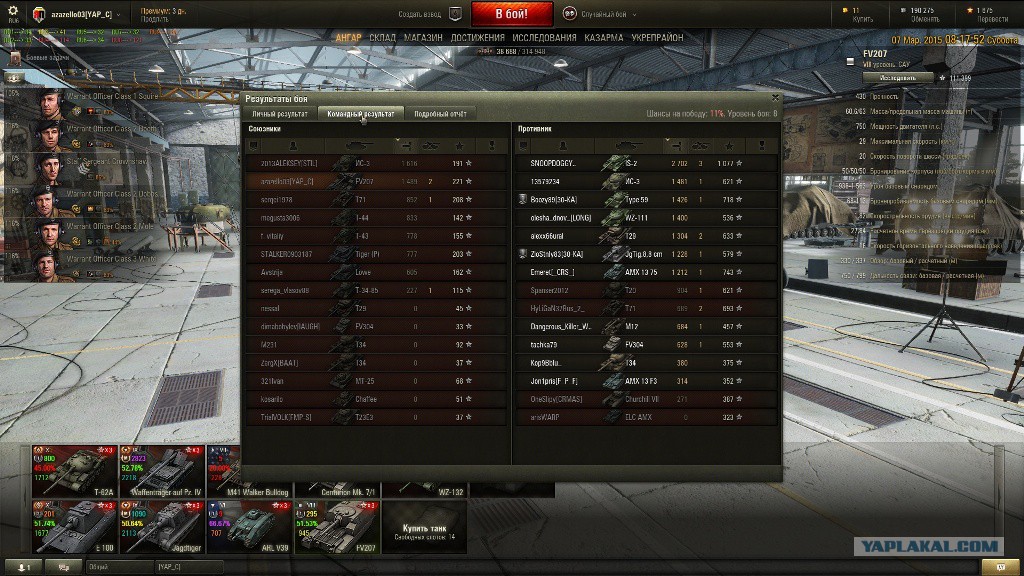Viewport: 1024px width, 576px height.
Task: Choose the E 100 tank in carousel
Action: pyautogui.click(x=75, y=525)
